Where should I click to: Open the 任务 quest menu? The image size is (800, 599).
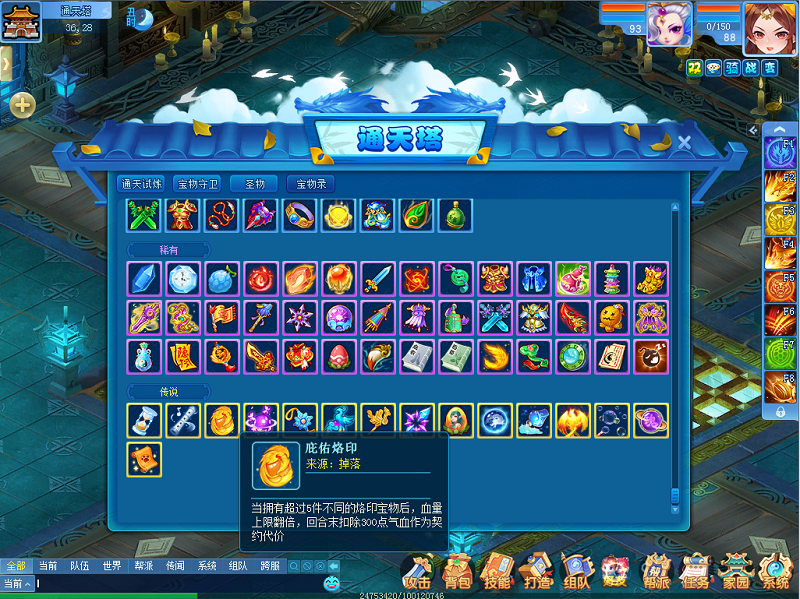pyautogui.click(x=693, y=572)
